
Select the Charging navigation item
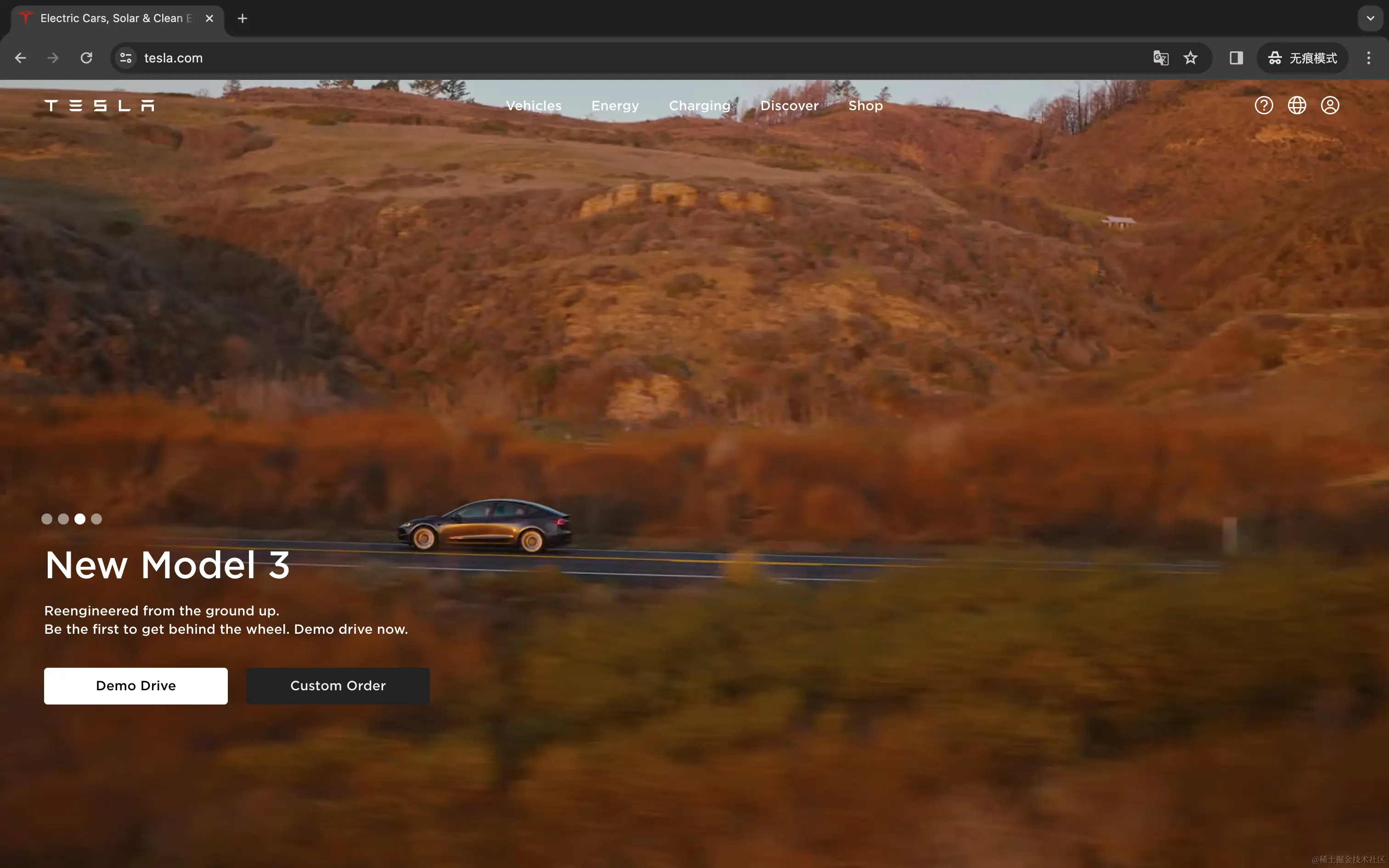[x=699, y=106]
